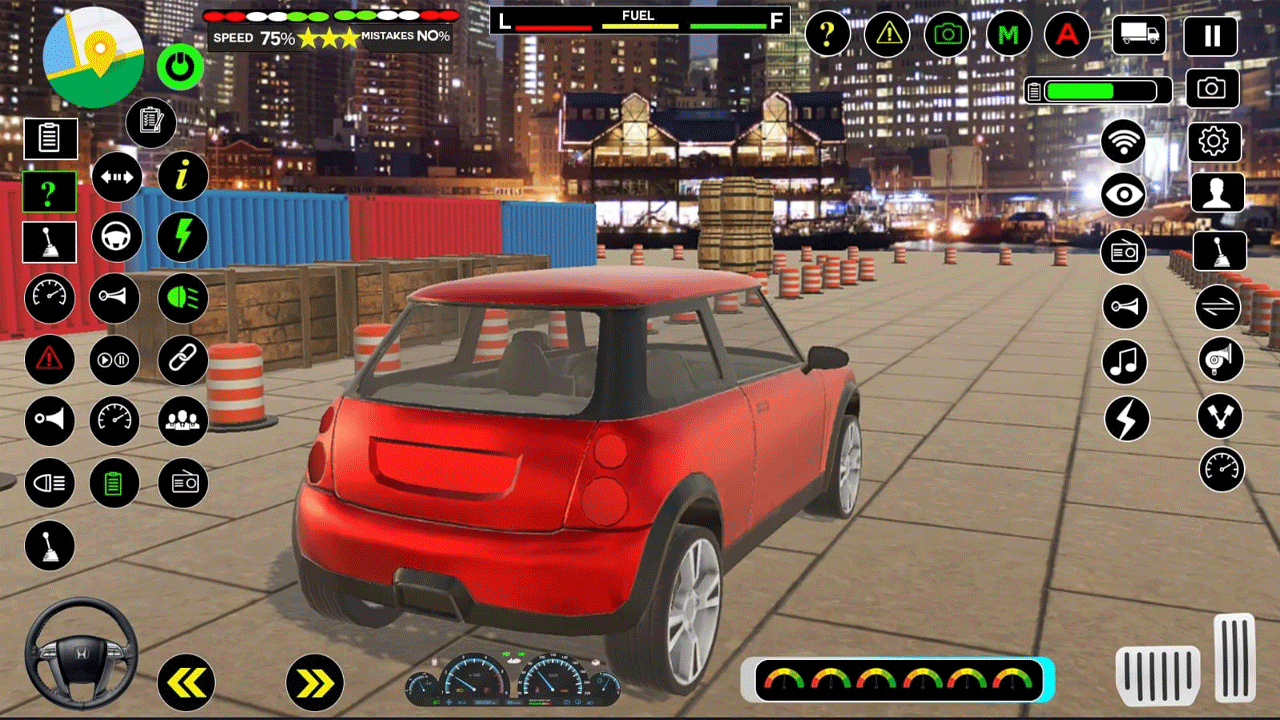Tap the music note icon
The image size is (1280, 720).
tap(1123, 362)
